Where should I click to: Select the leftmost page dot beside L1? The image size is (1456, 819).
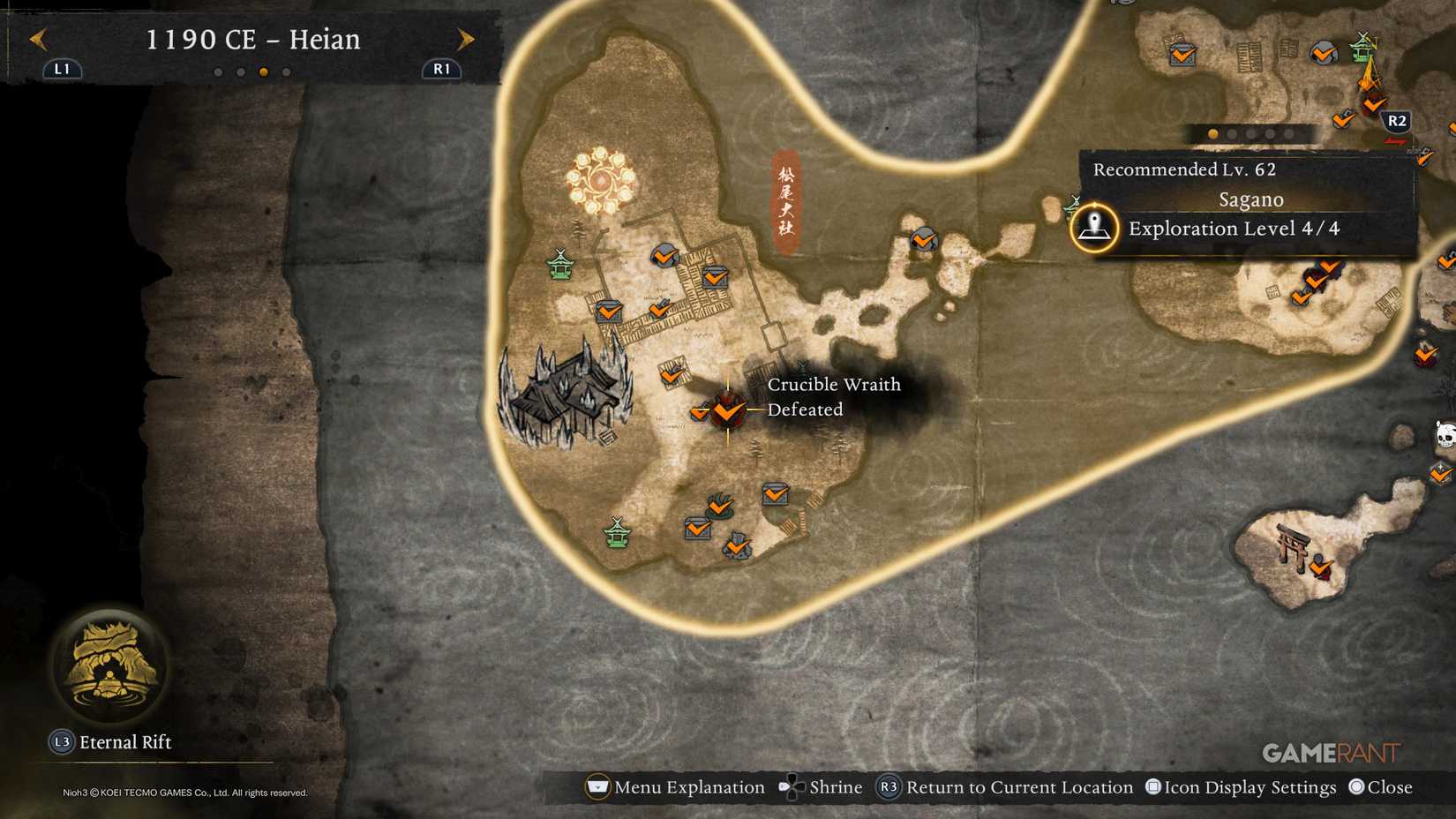(220, 72)
